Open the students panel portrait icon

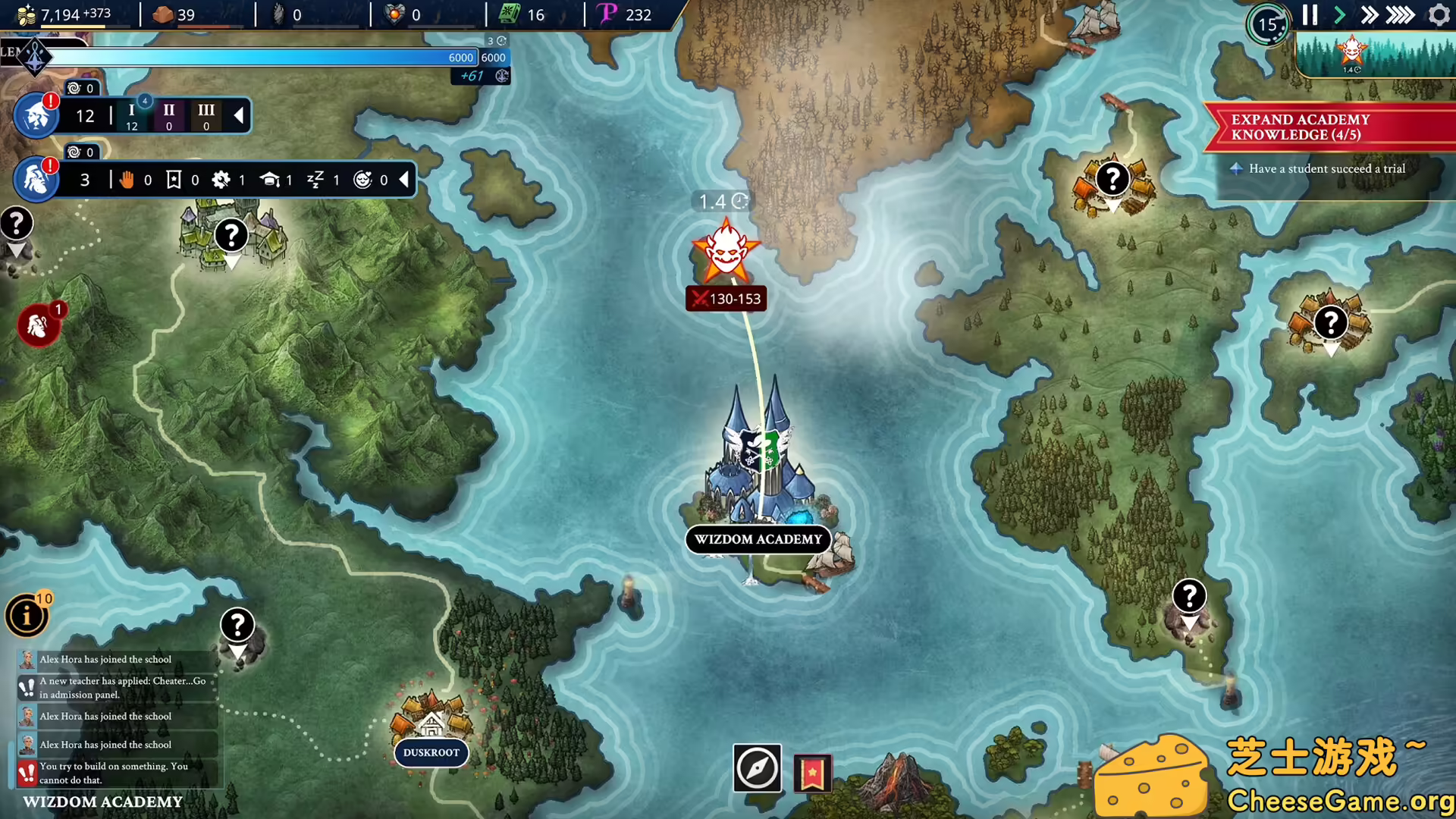36,116
